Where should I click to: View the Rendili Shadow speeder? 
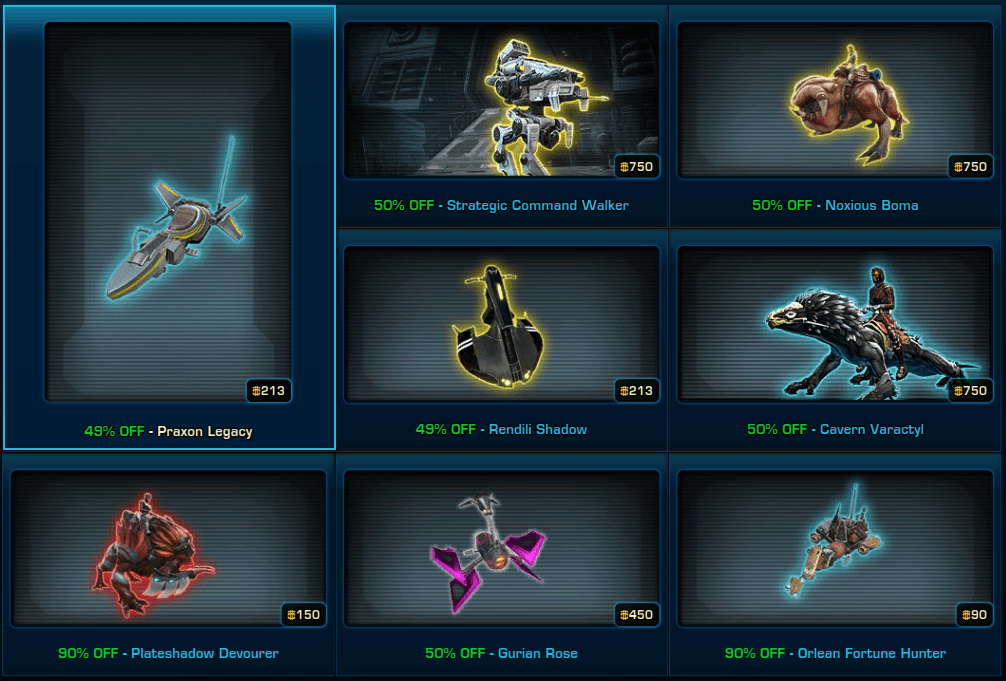(501, 324)
